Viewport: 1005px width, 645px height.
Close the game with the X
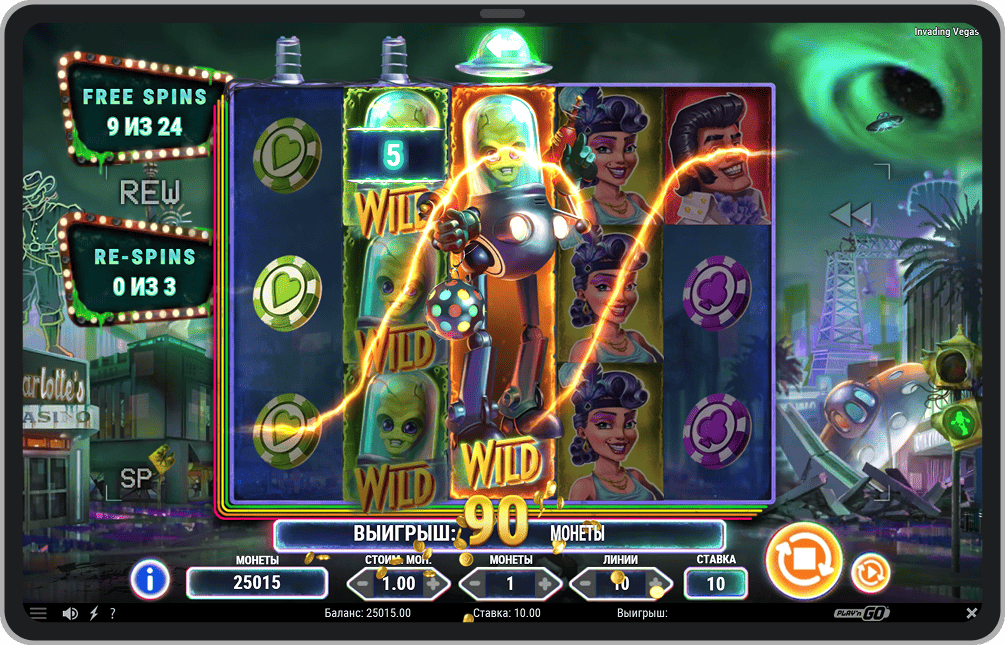[x=971, y=613]
